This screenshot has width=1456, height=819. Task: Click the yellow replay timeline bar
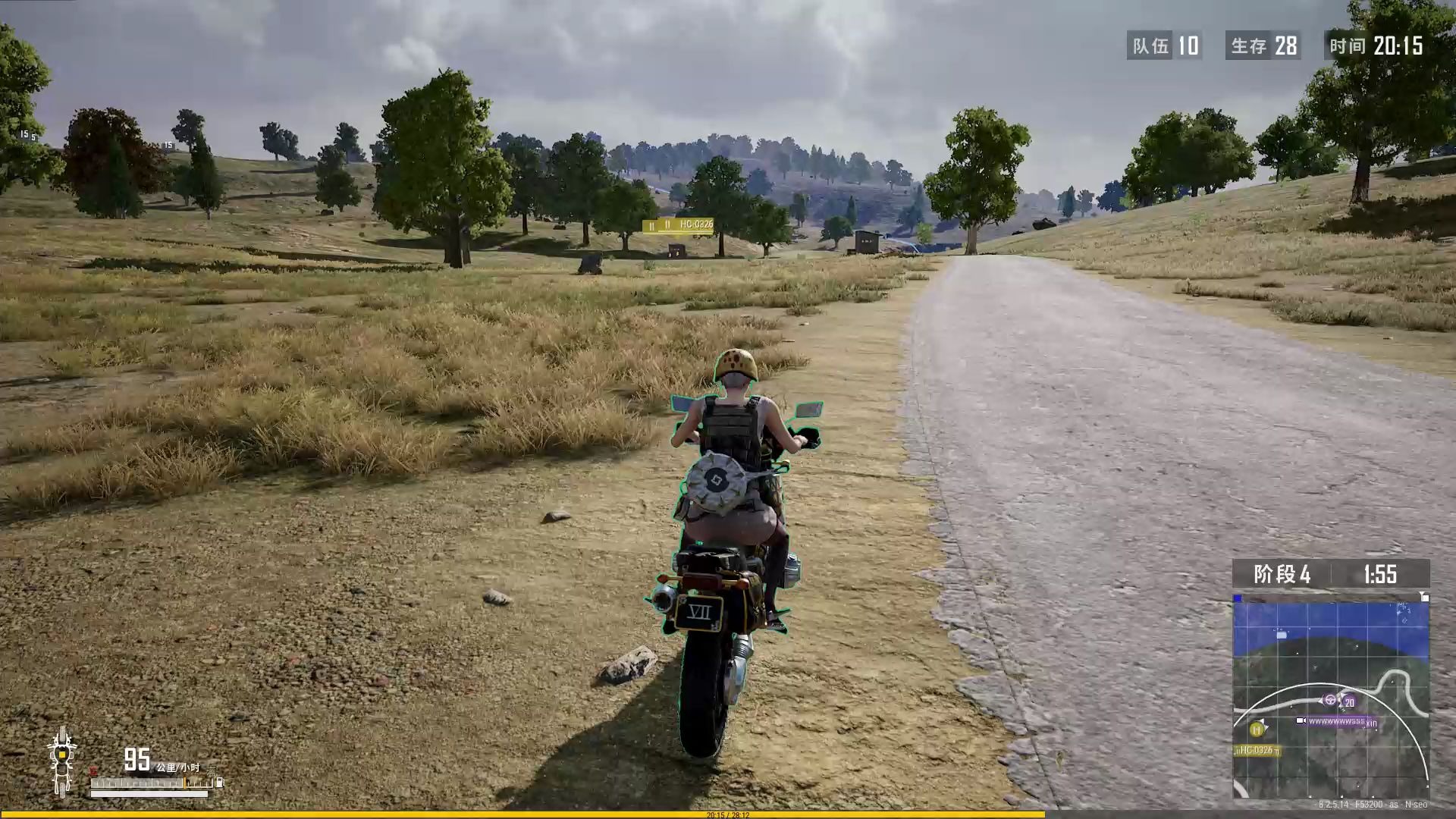coord(523,814)
